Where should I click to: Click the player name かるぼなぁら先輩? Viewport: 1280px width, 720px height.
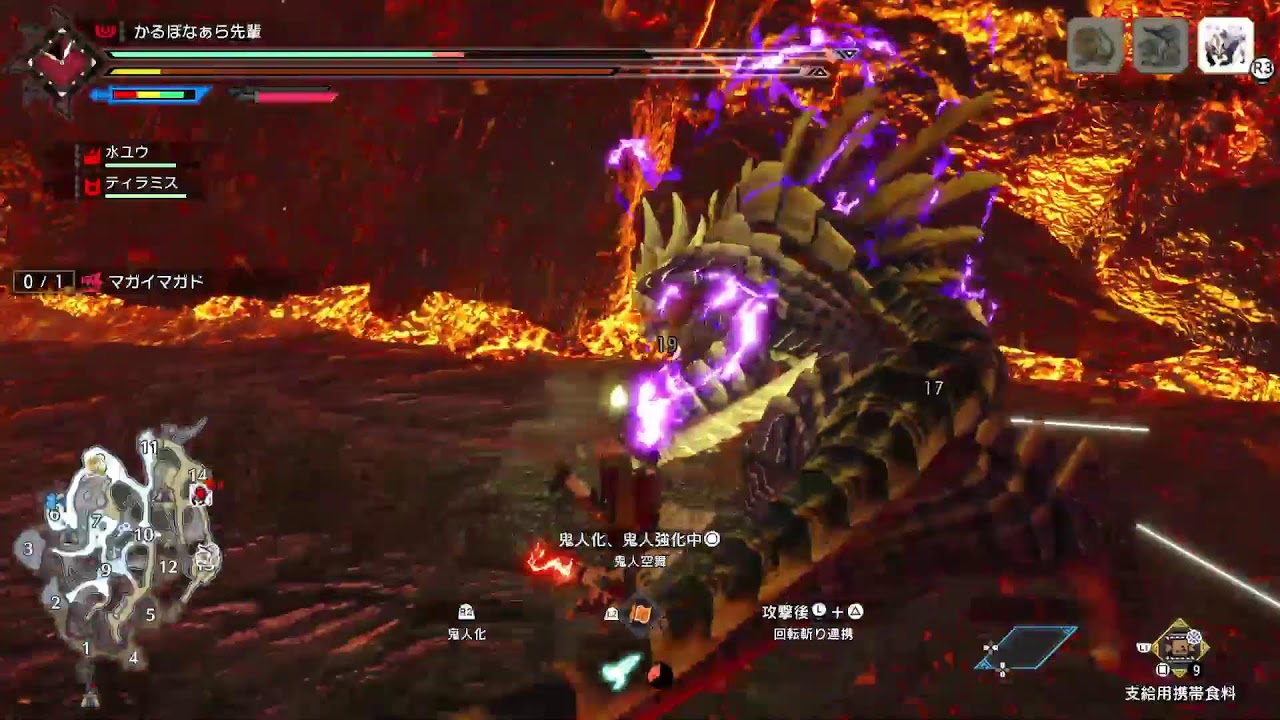coord(197,32)
